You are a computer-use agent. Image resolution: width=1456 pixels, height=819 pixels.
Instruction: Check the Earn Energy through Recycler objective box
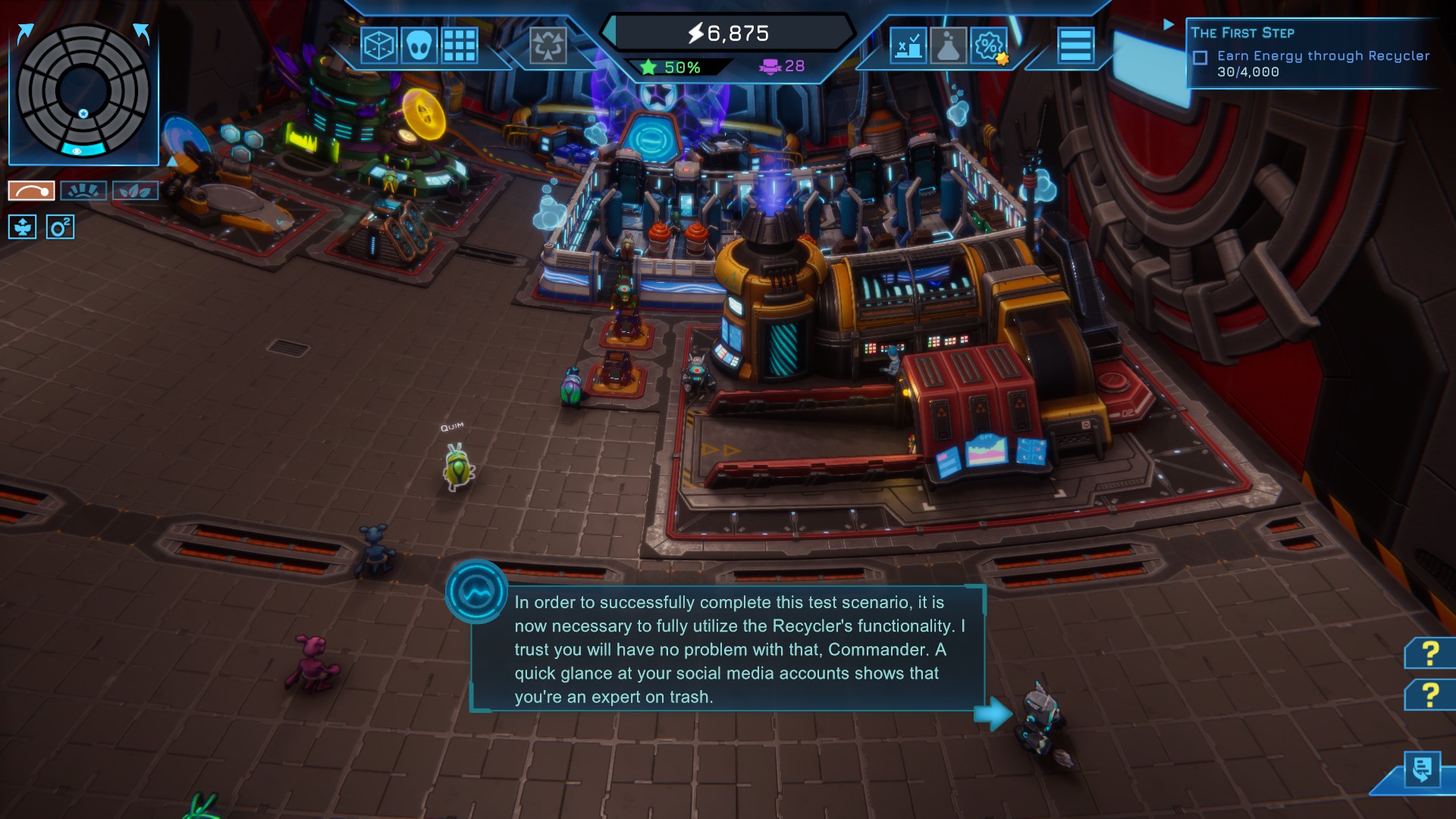pos(1200,55)
